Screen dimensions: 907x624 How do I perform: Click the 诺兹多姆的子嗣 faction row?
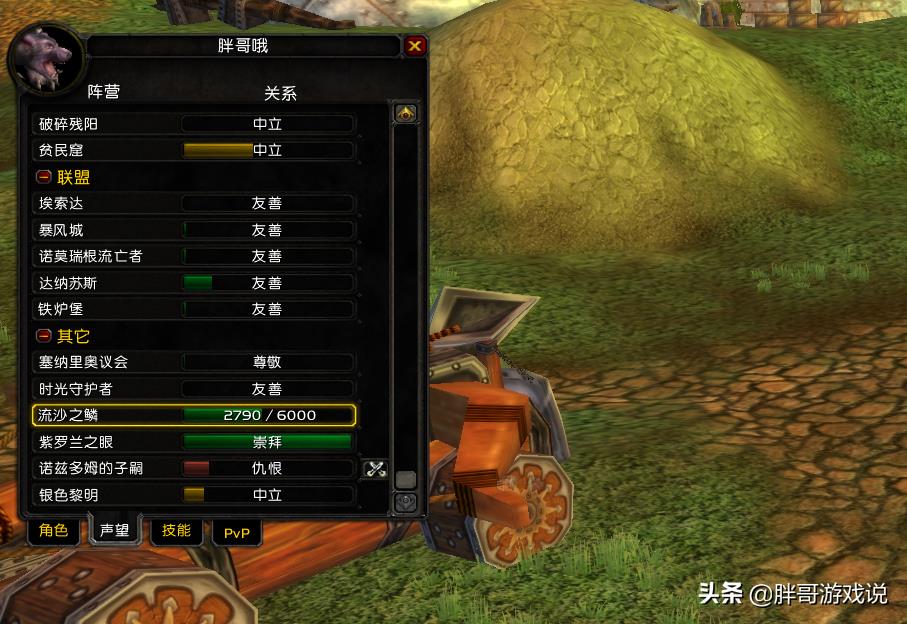(x=194, y=468)
